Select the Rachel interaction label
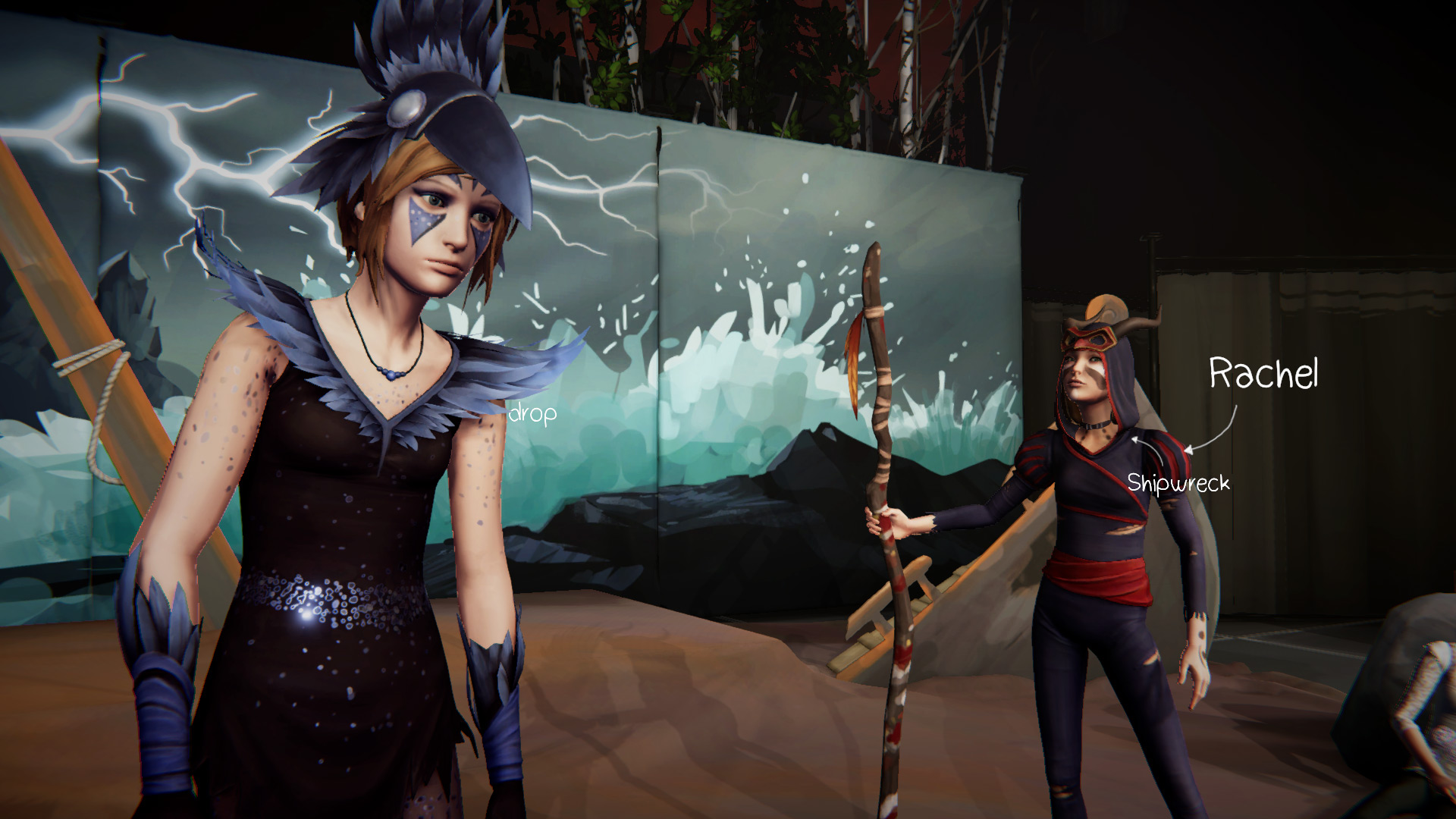 pyautogui.click(x=1263, y=374)
